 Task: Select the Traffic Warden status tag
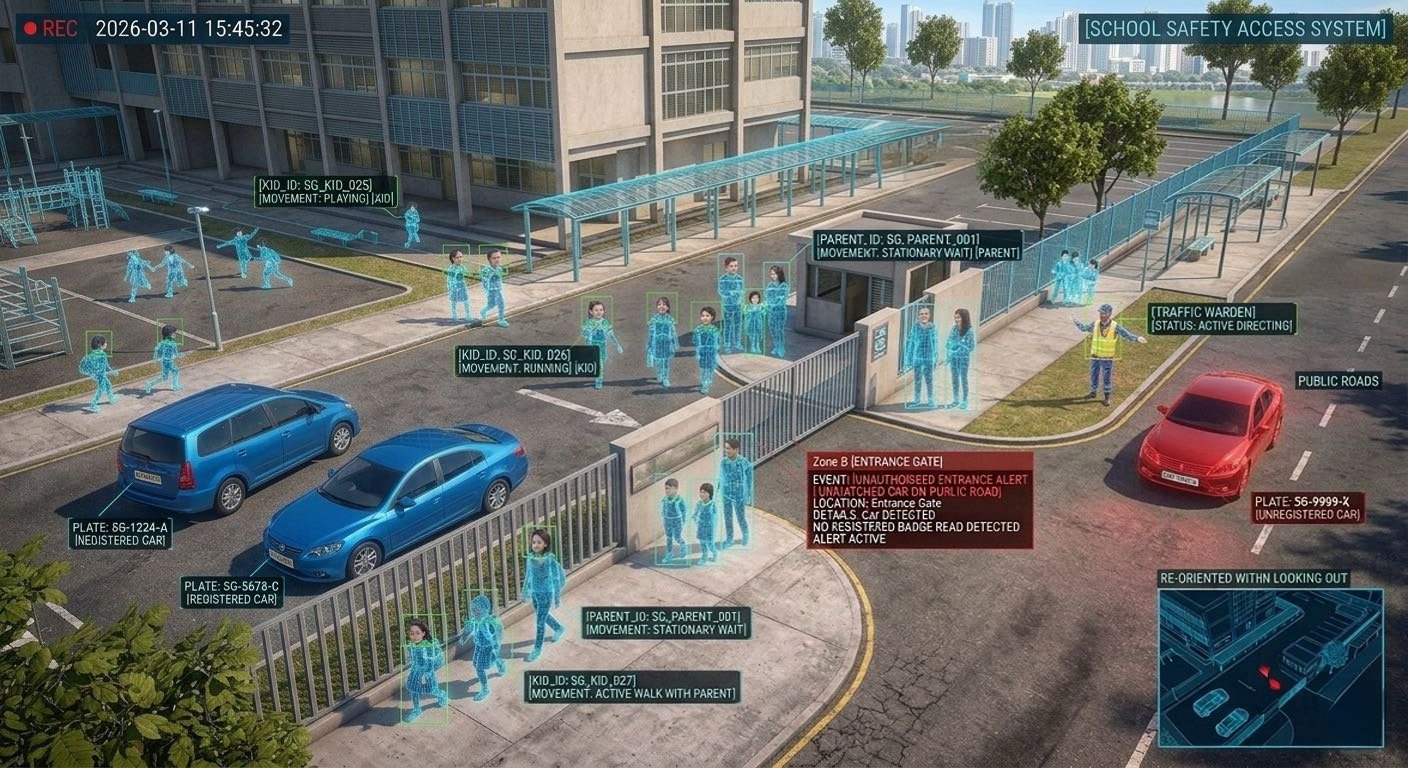pos(1221,319)
